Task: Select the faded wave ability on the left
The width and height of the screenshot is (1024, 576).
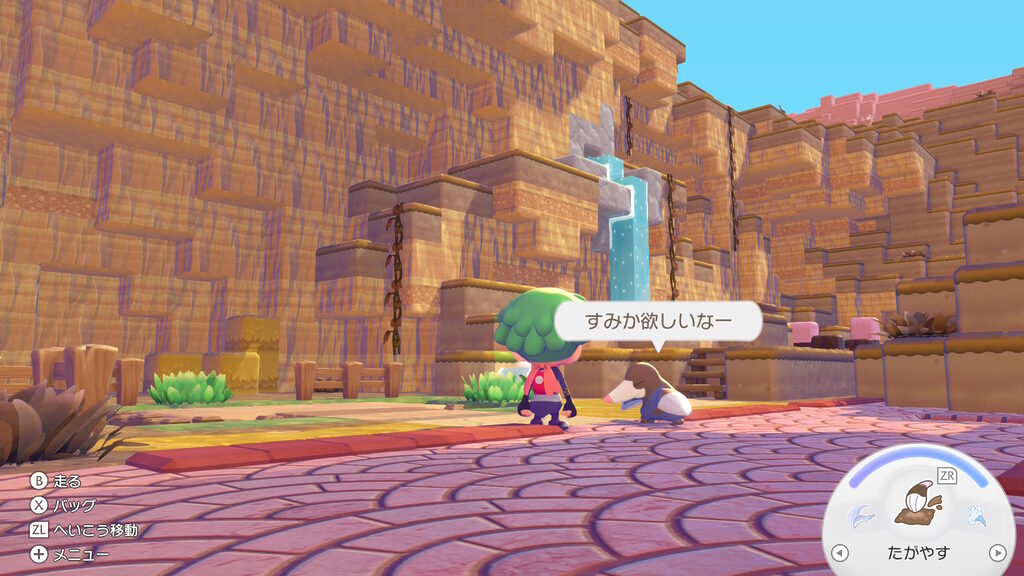Action: [x=862, y=516]
